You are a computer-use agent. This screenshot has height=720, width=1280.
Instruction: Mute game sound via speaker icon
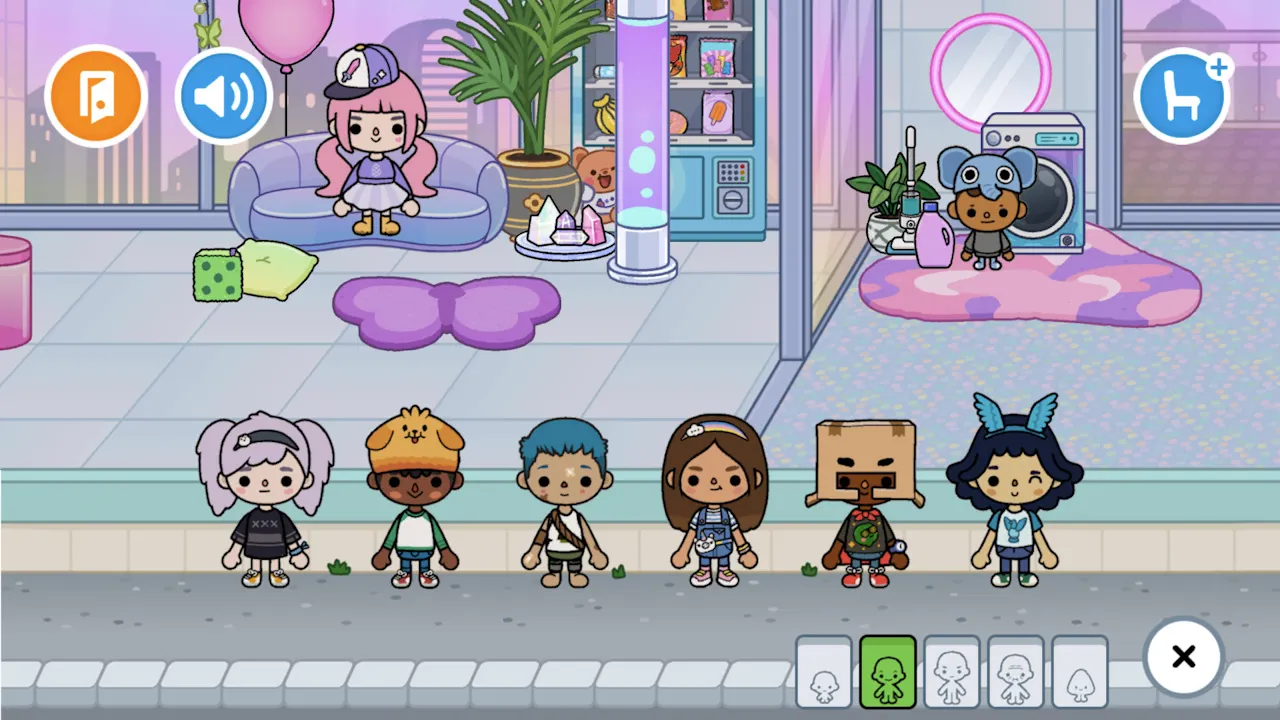[224, 95]
